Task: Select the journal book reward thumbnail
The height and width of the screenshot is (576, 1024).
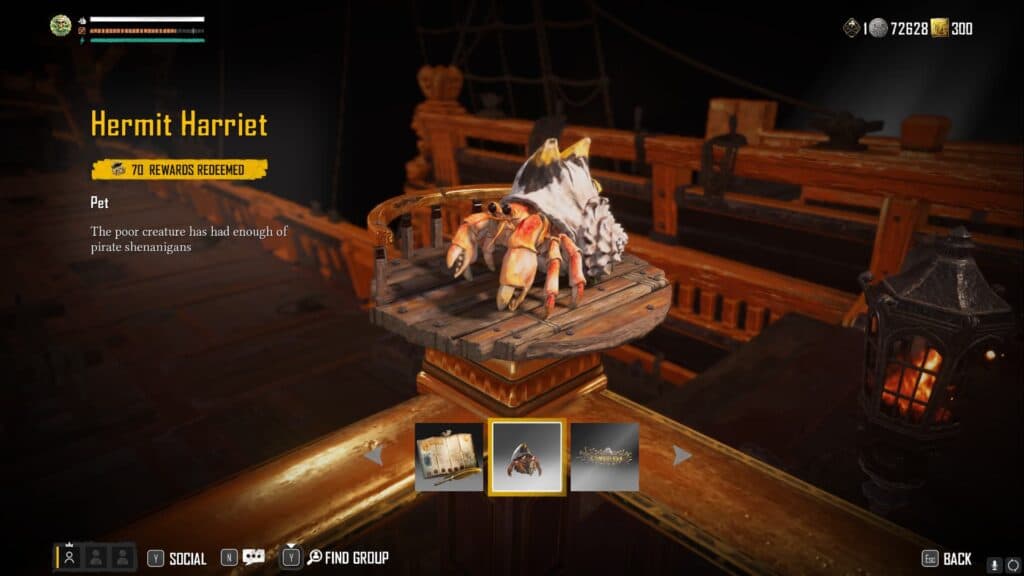Action: pos(449,456)
